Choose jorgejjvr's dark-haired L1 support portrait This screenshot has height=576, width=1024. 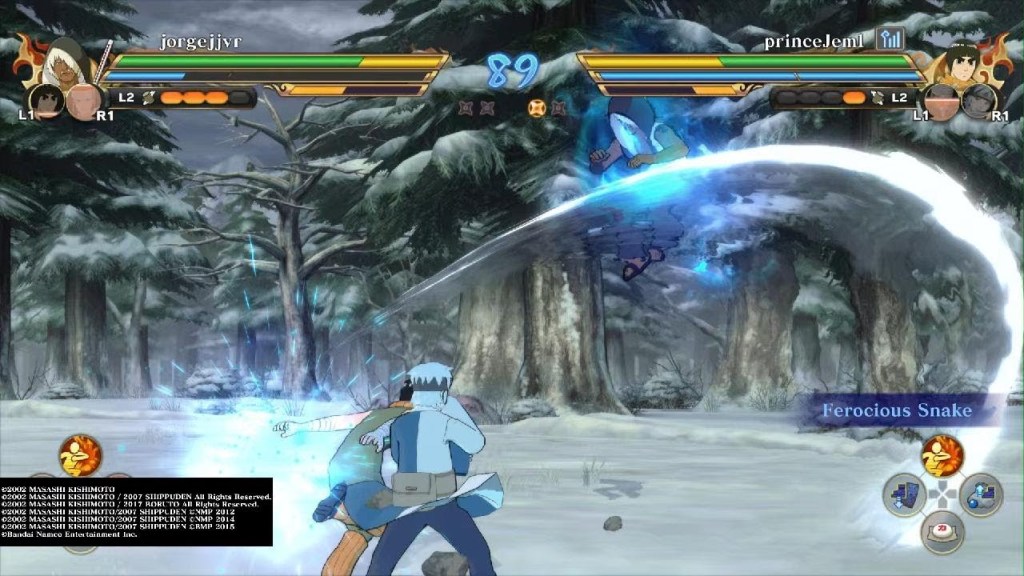(x=46, y=100)
